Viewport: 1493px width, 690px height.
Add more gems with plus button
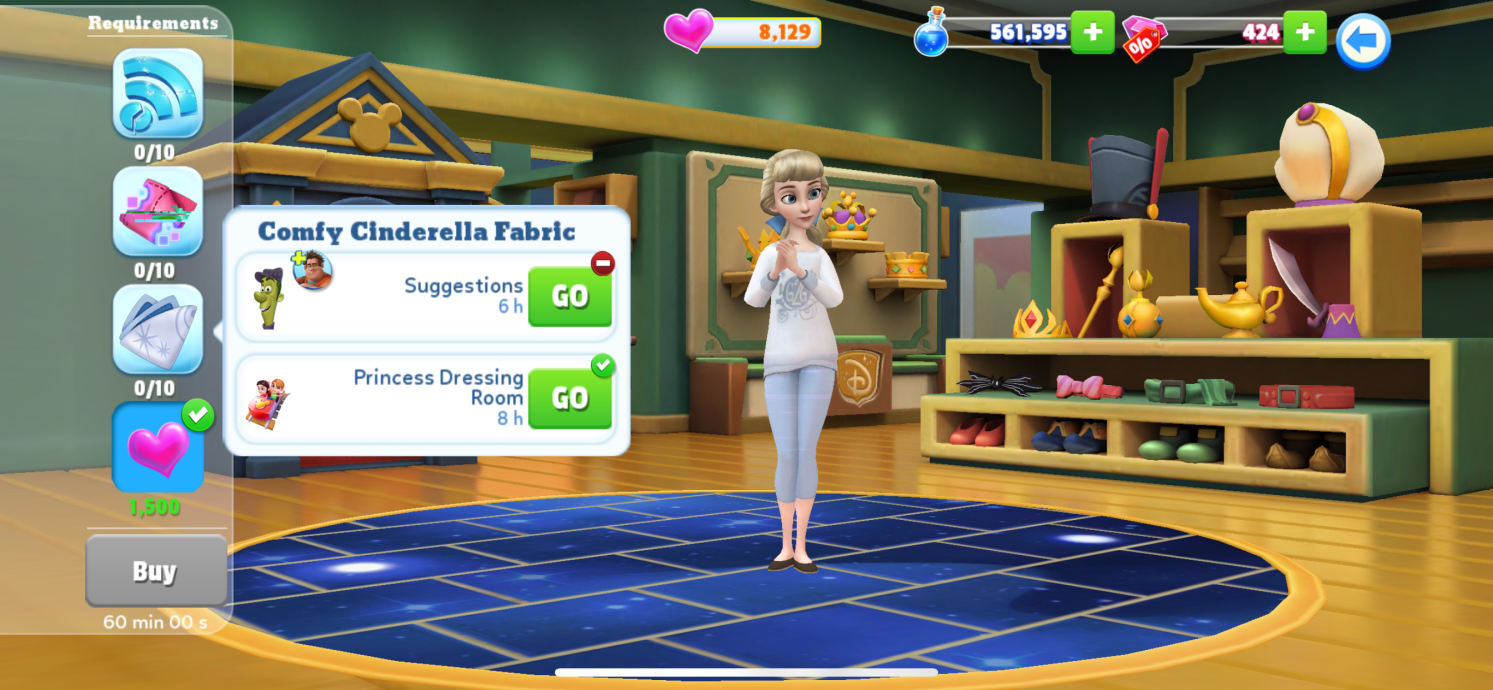click(1304, 32)
